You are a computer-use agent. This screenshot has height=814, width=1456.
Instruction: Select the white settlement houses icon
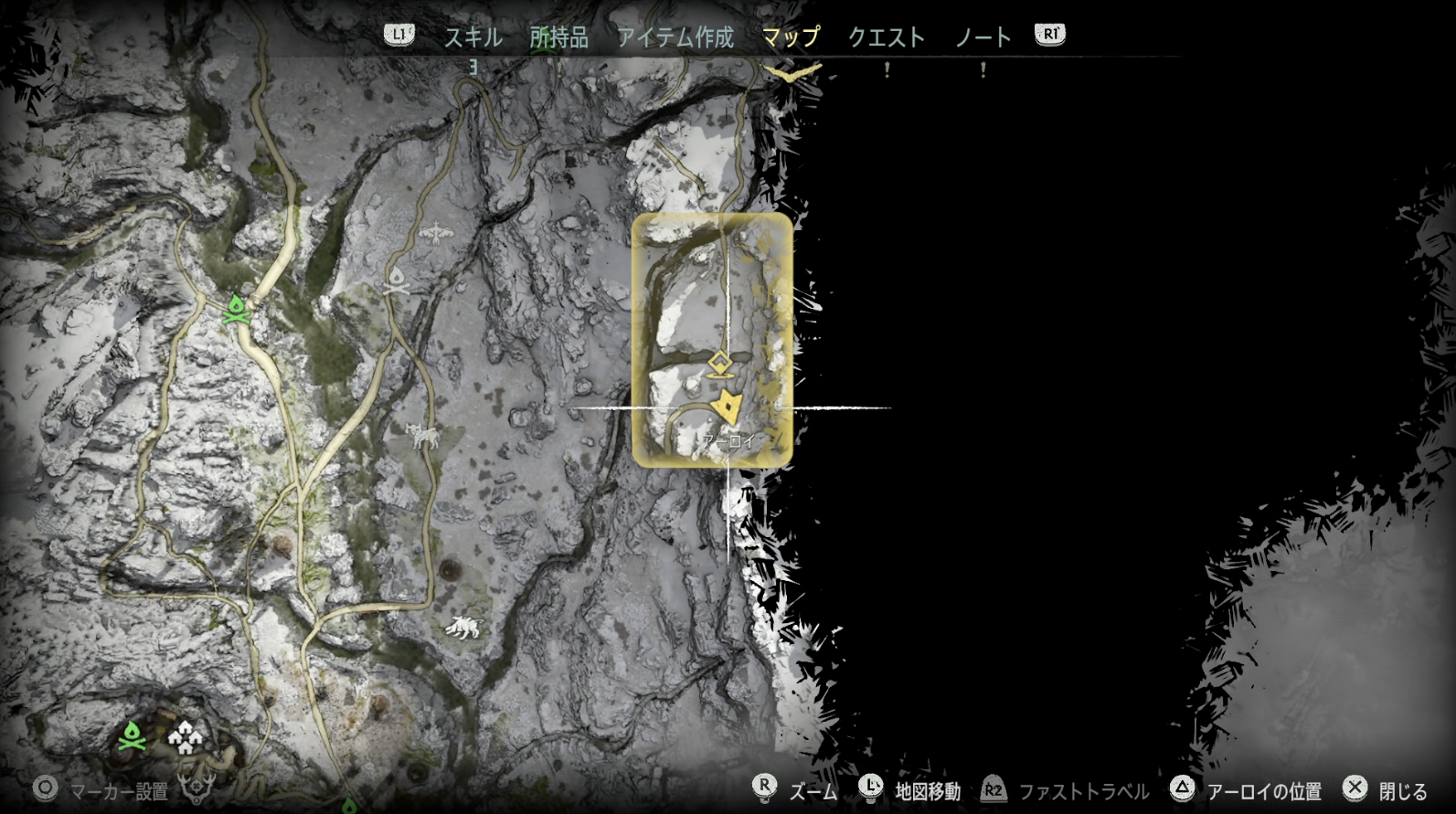(x=184, y=736)
